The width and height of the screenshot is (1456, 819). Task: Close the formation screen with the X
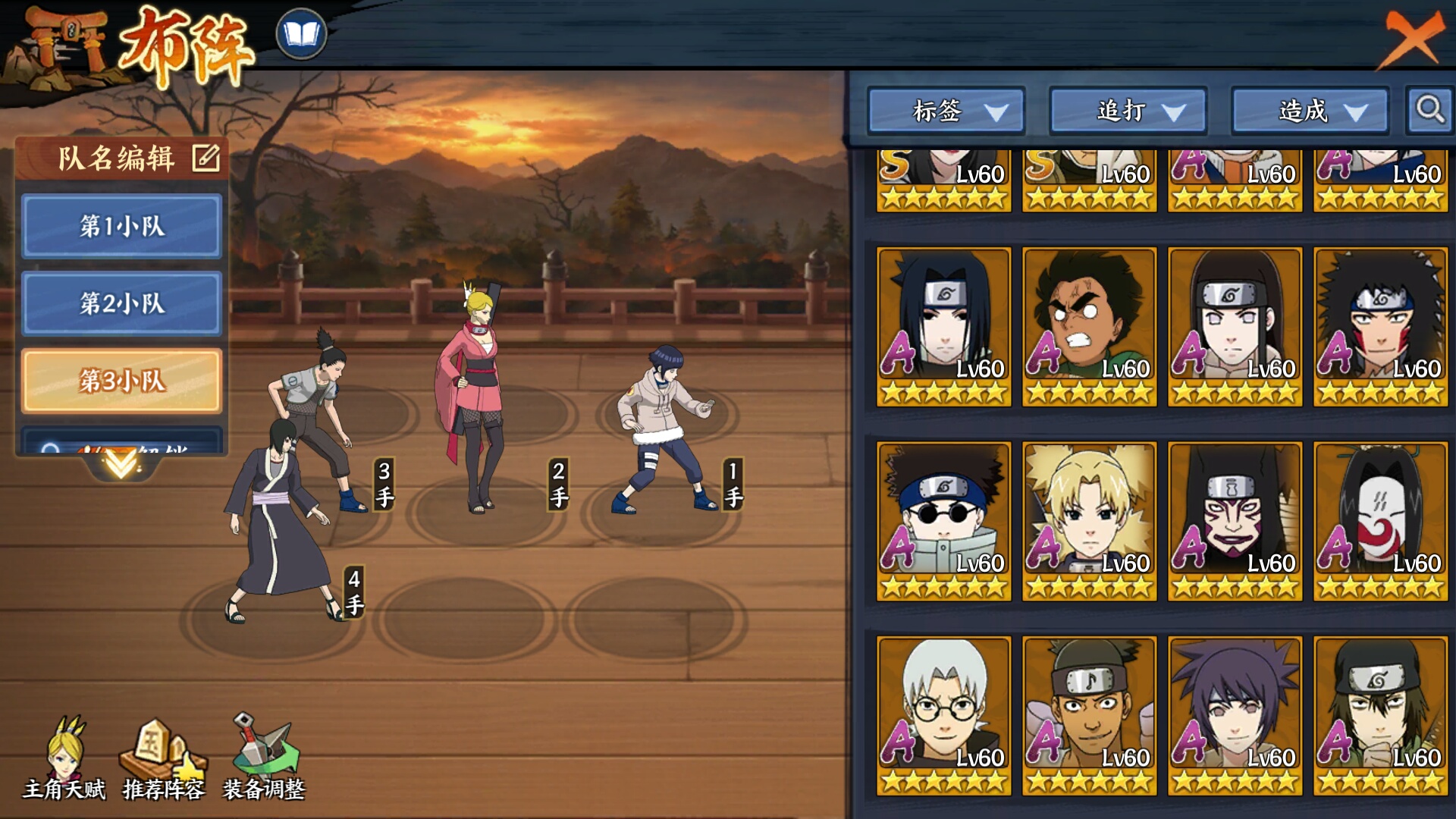[1412, 38]
